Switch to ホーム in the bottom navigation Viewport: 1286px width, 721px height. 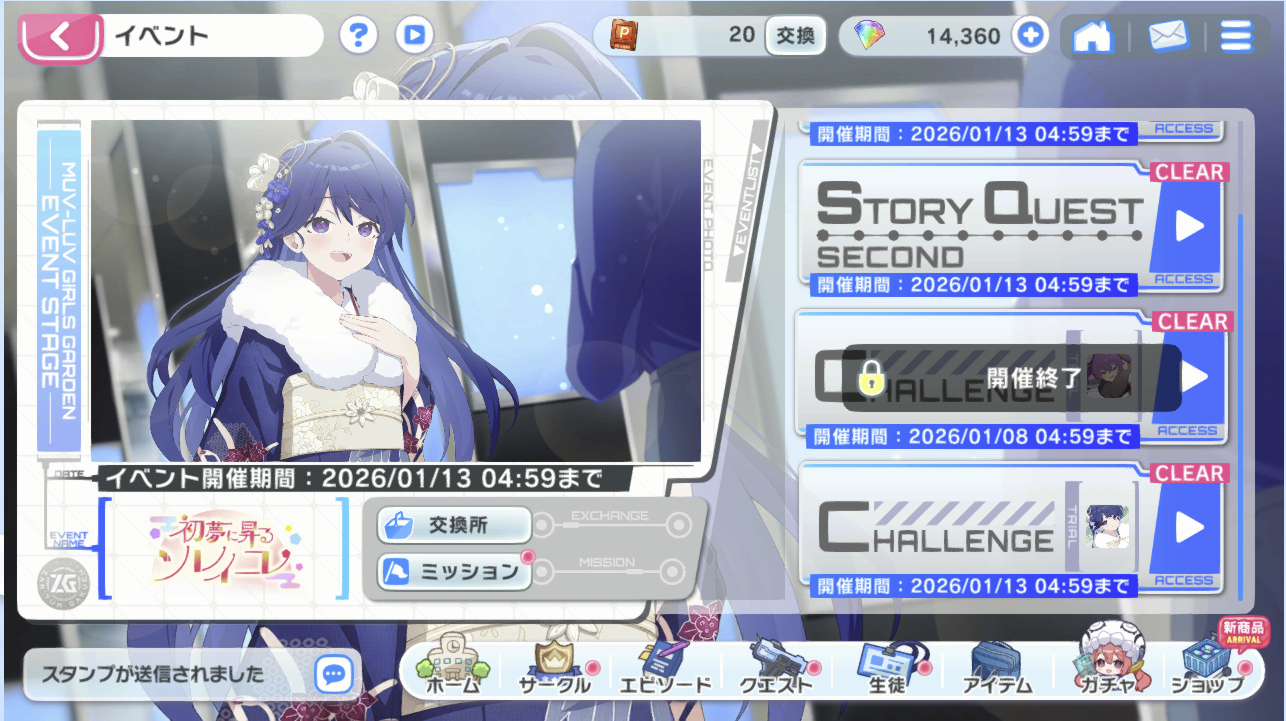453,670
